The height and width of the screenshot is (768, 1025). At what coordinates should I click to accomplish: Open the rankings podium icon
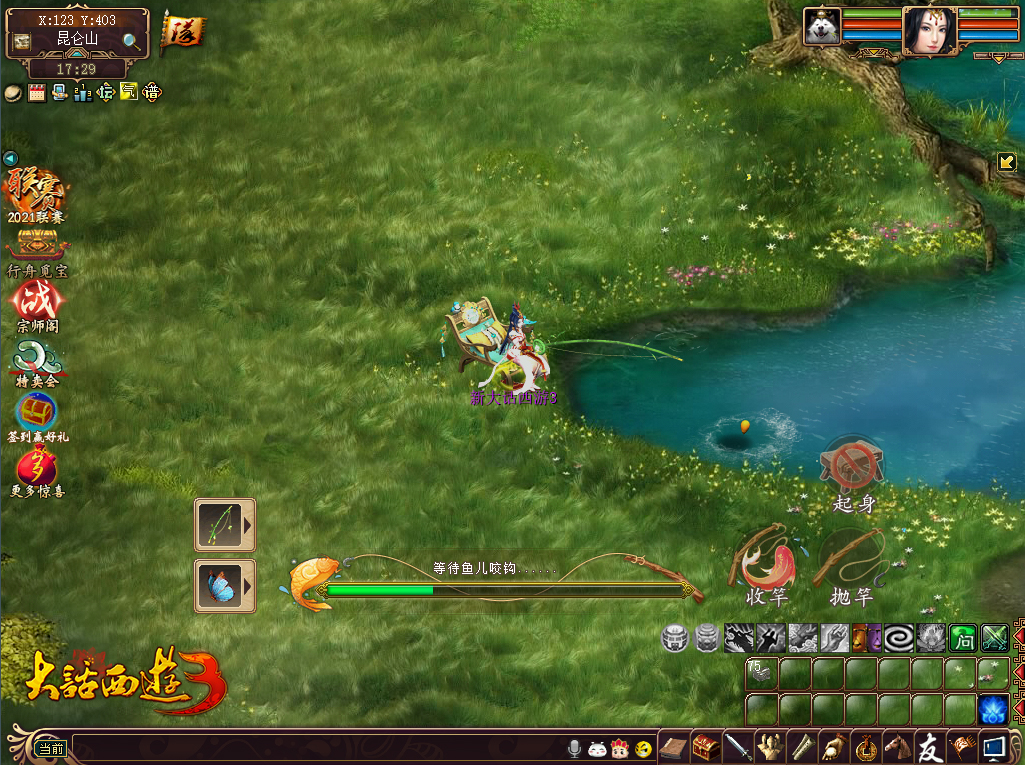pyautogui.click(x=83, y=93)
